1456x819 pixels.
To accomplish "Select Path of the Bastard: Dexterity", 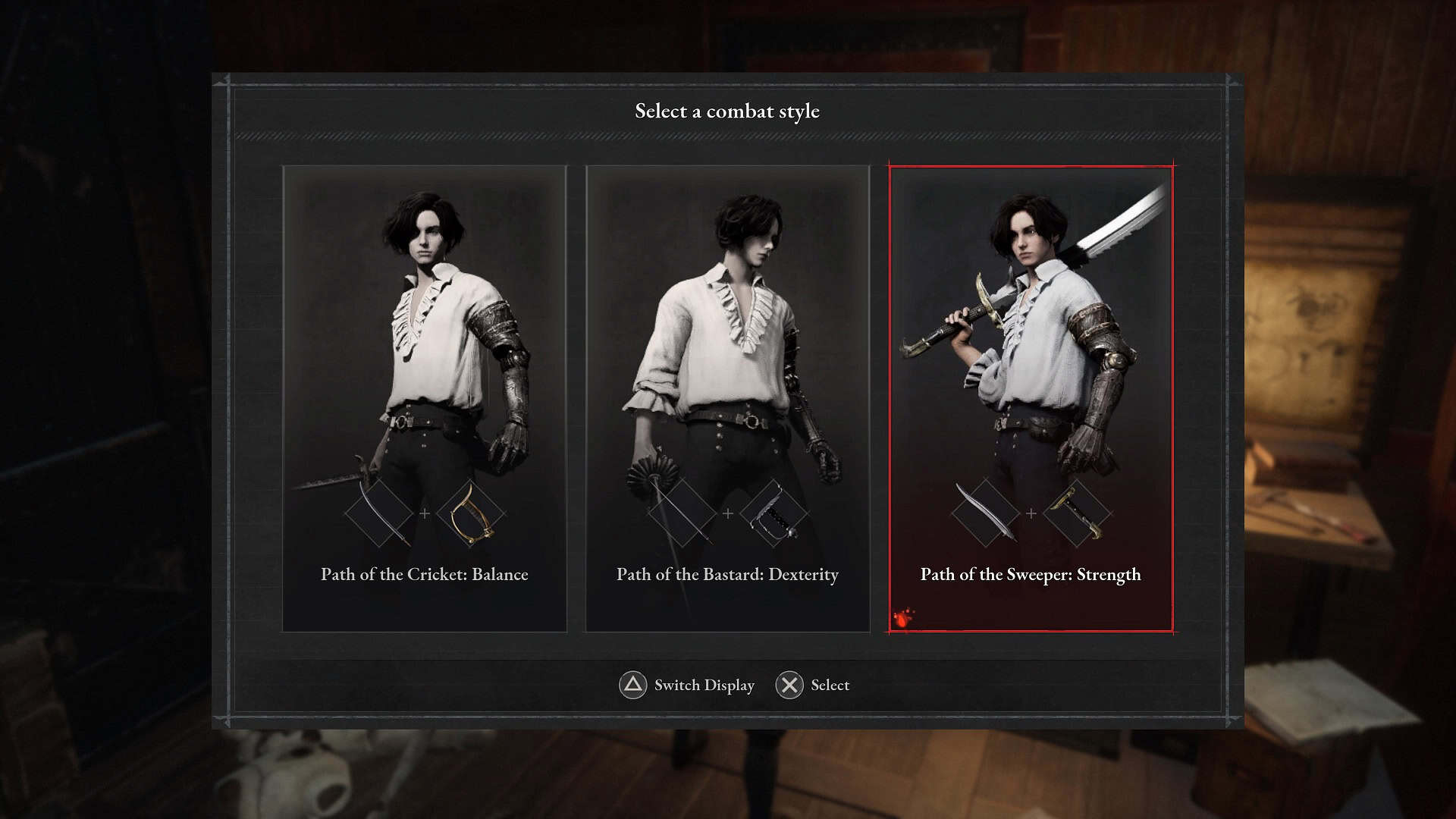I will point(727,575).
